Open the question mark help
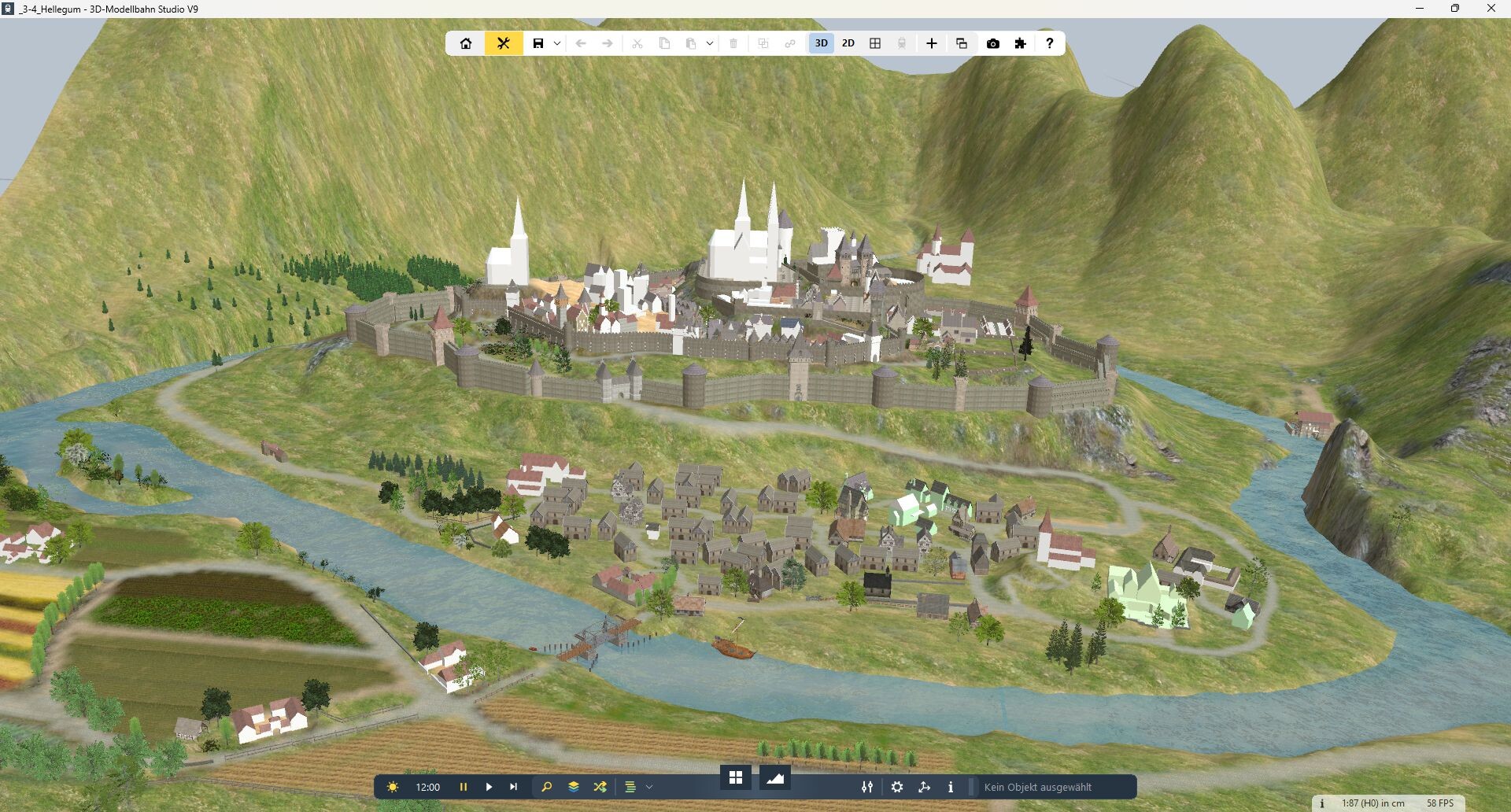1511x812 pixels. coord(1049,43)
